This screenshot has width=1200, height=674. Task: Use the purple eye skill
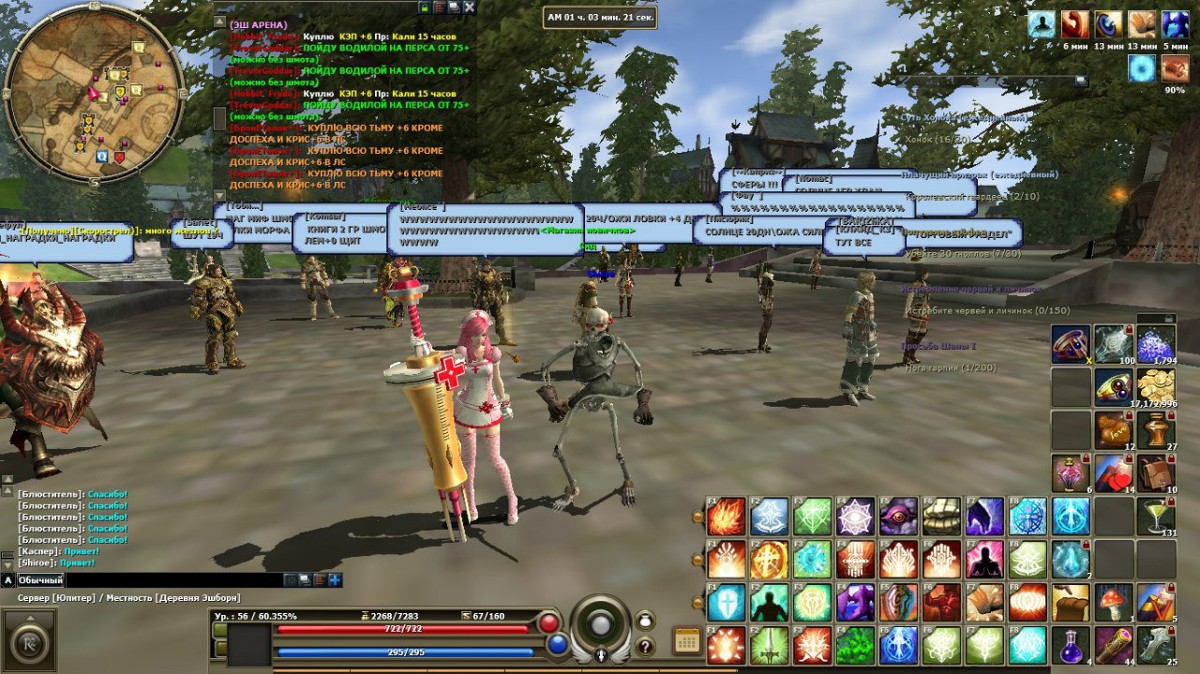point(898,517)
